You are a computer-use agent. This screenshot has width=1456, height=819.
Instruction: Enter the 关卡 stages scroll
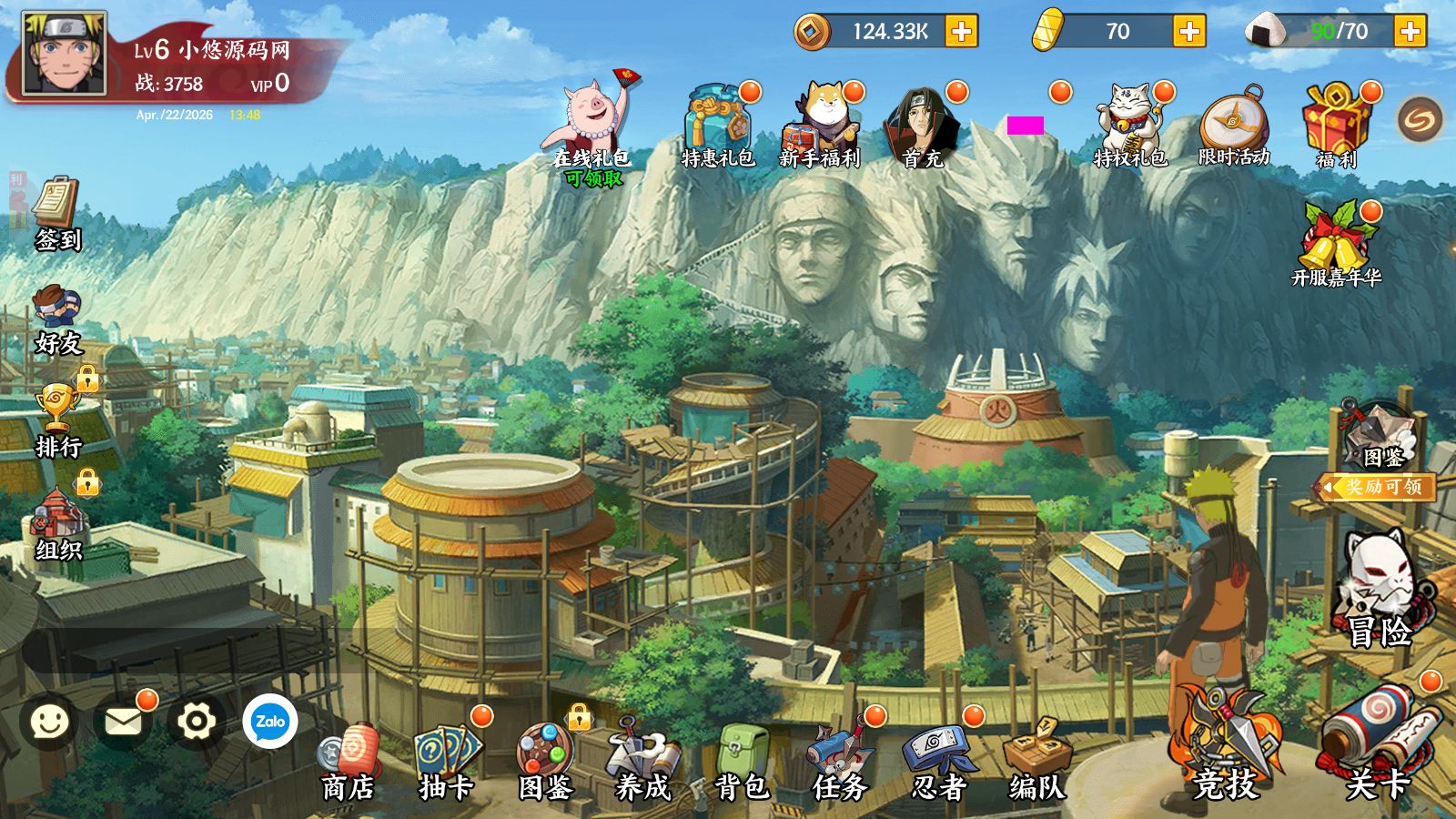click(x=1377, y=746)
